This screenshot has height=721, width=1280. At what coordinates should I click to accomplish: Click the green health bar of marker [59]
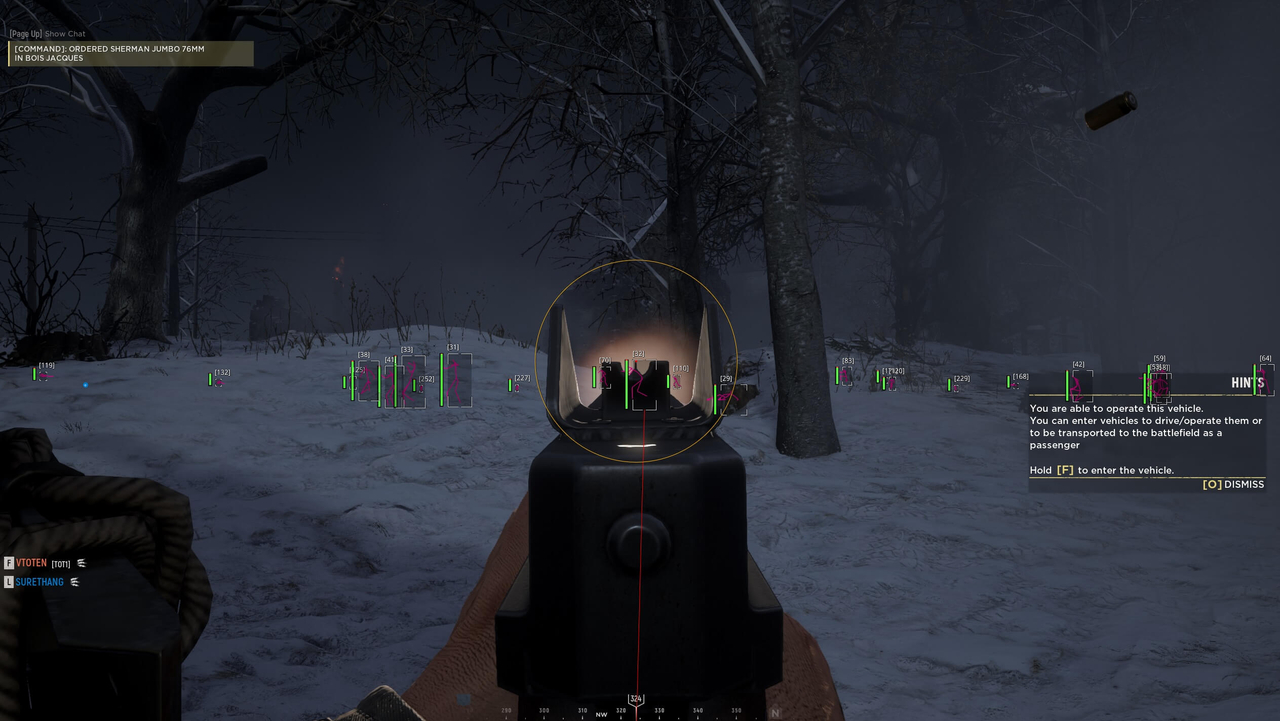click(1149, 382)
